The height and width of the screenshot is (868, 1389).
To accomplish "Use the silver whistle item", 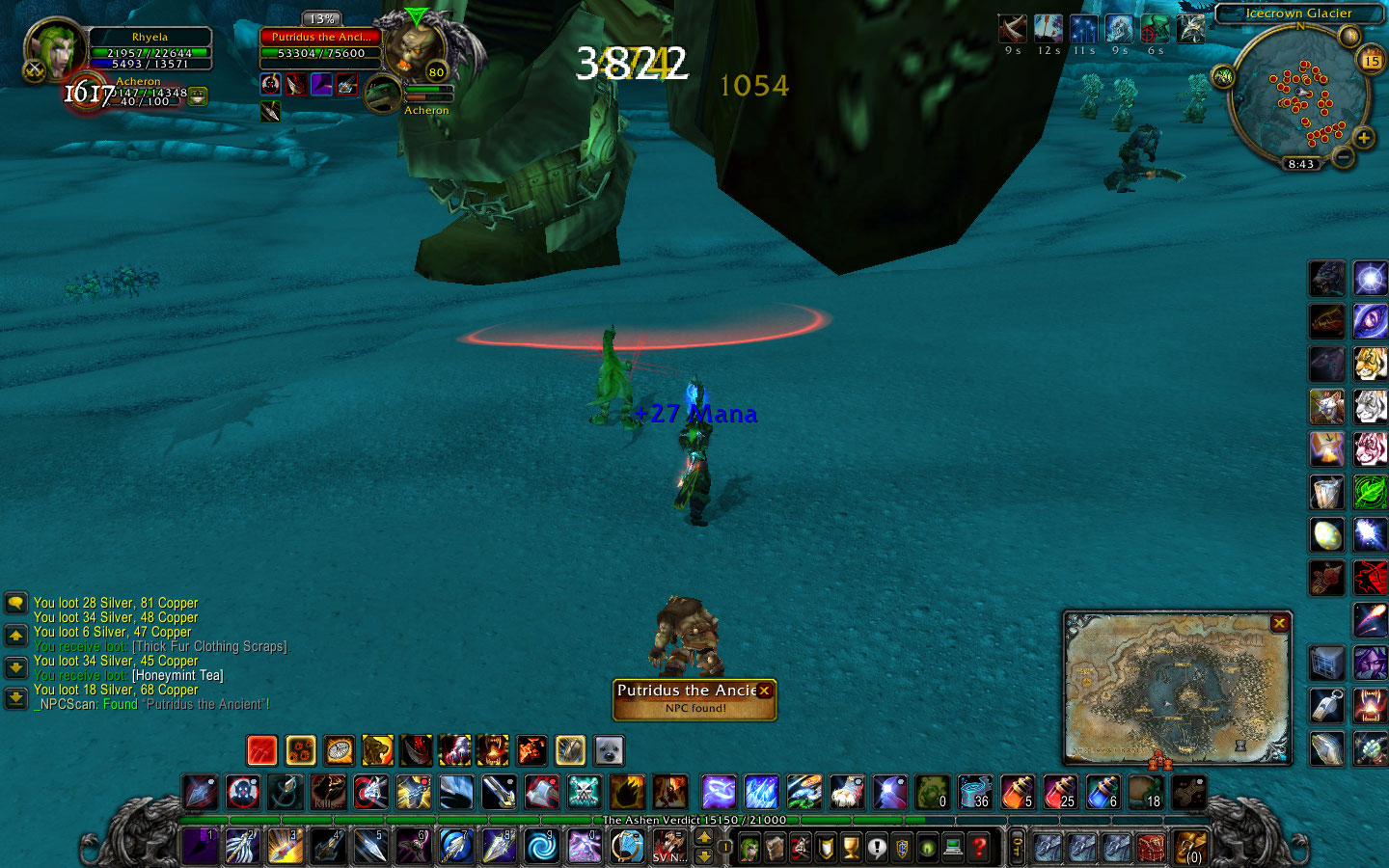I will click(x=1327, y=706).
